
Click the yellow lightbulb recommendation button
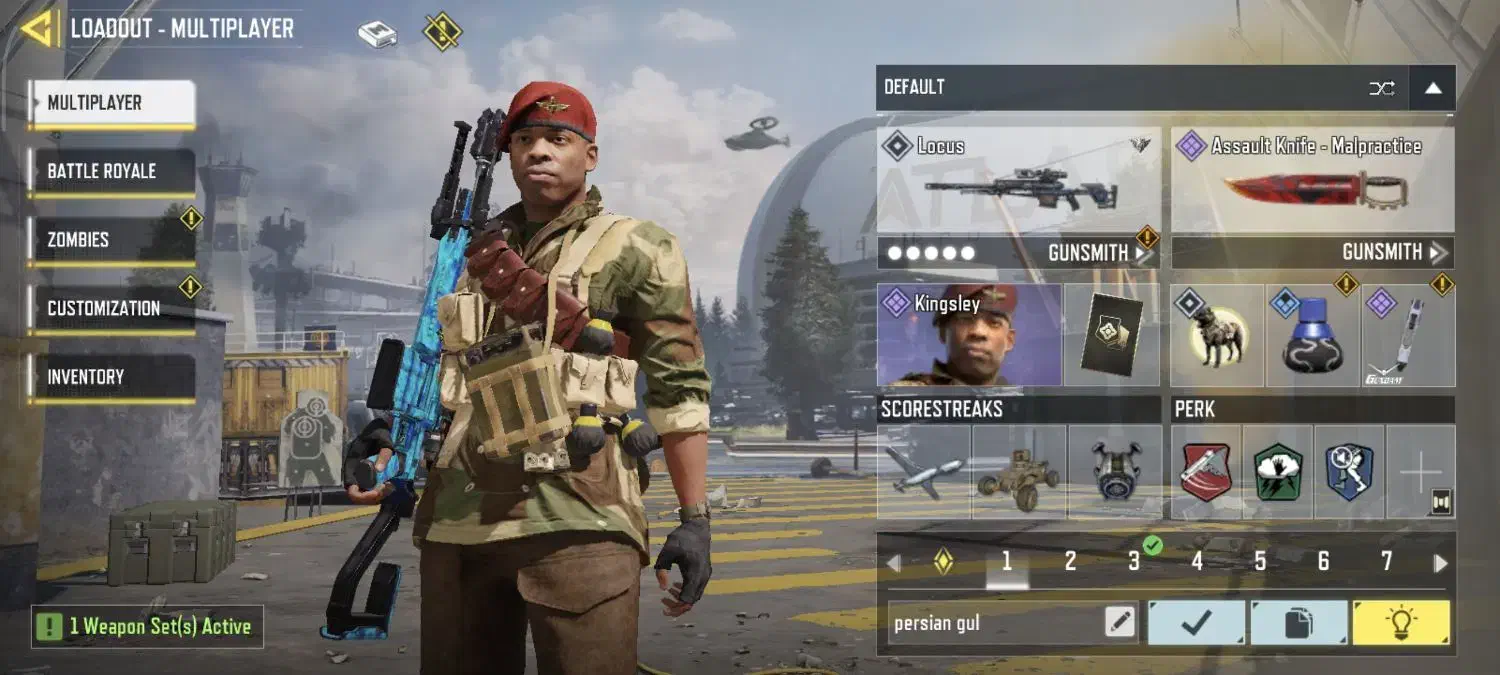click(x=1400, y=623)
